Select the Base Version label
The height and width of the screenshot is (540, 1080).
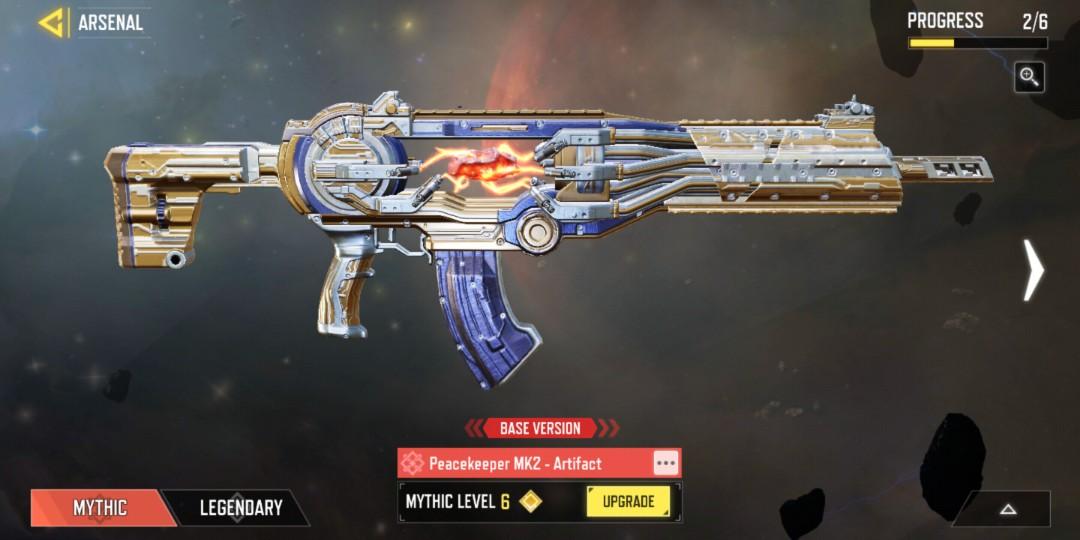540,428
